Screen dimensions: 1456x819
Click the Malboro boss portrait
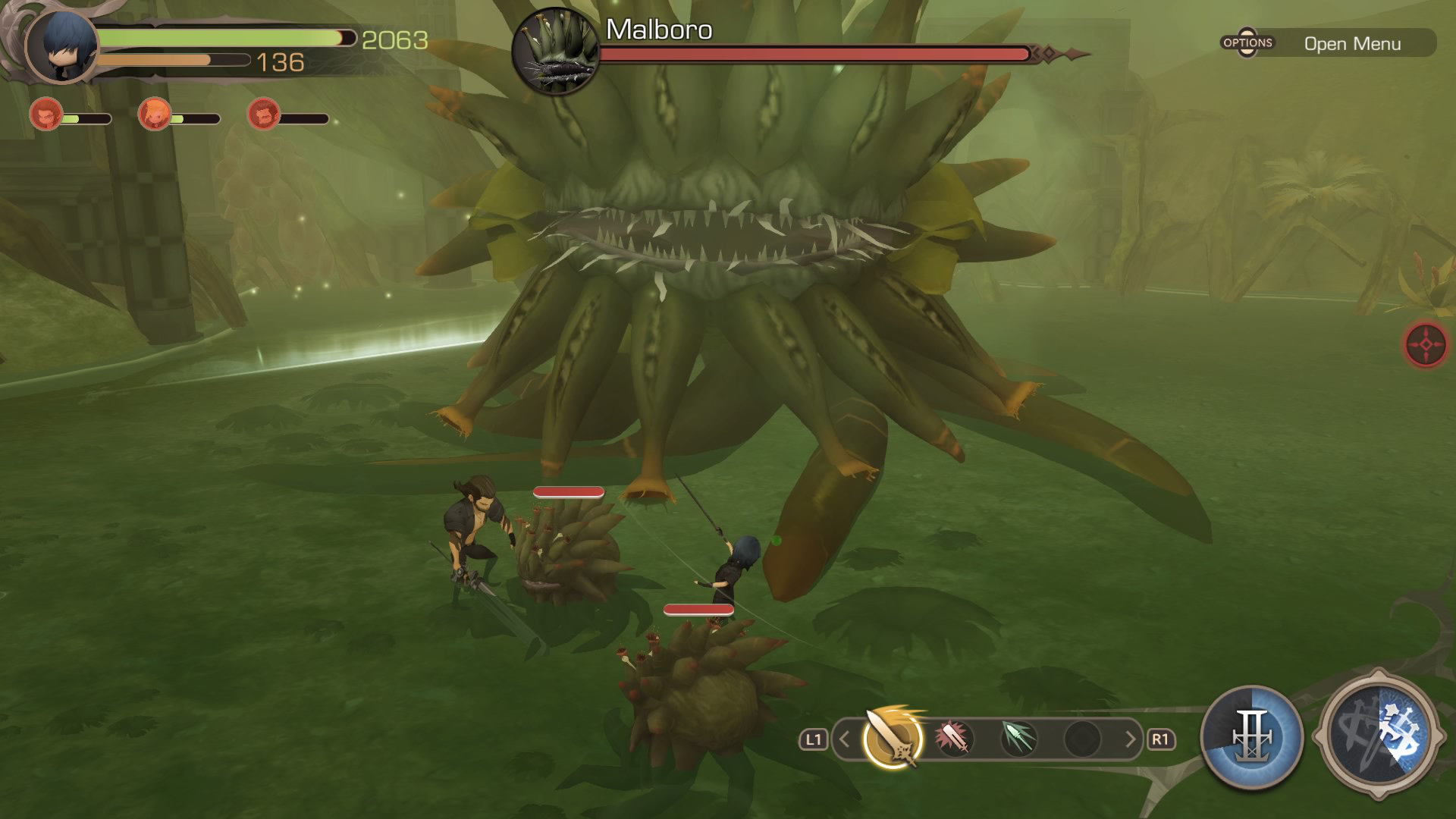(556, 52)
